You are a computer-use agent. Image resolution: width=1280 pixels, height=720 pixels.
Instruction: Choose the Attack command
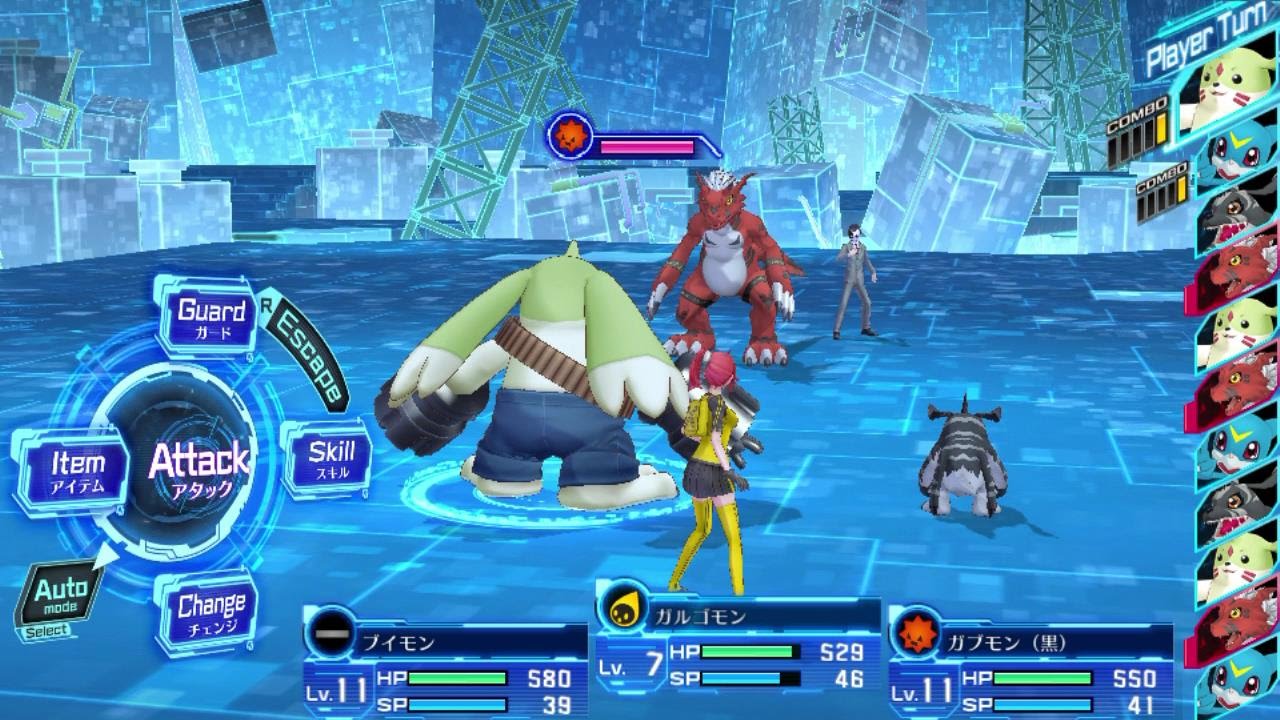click(x=198, y=466)
